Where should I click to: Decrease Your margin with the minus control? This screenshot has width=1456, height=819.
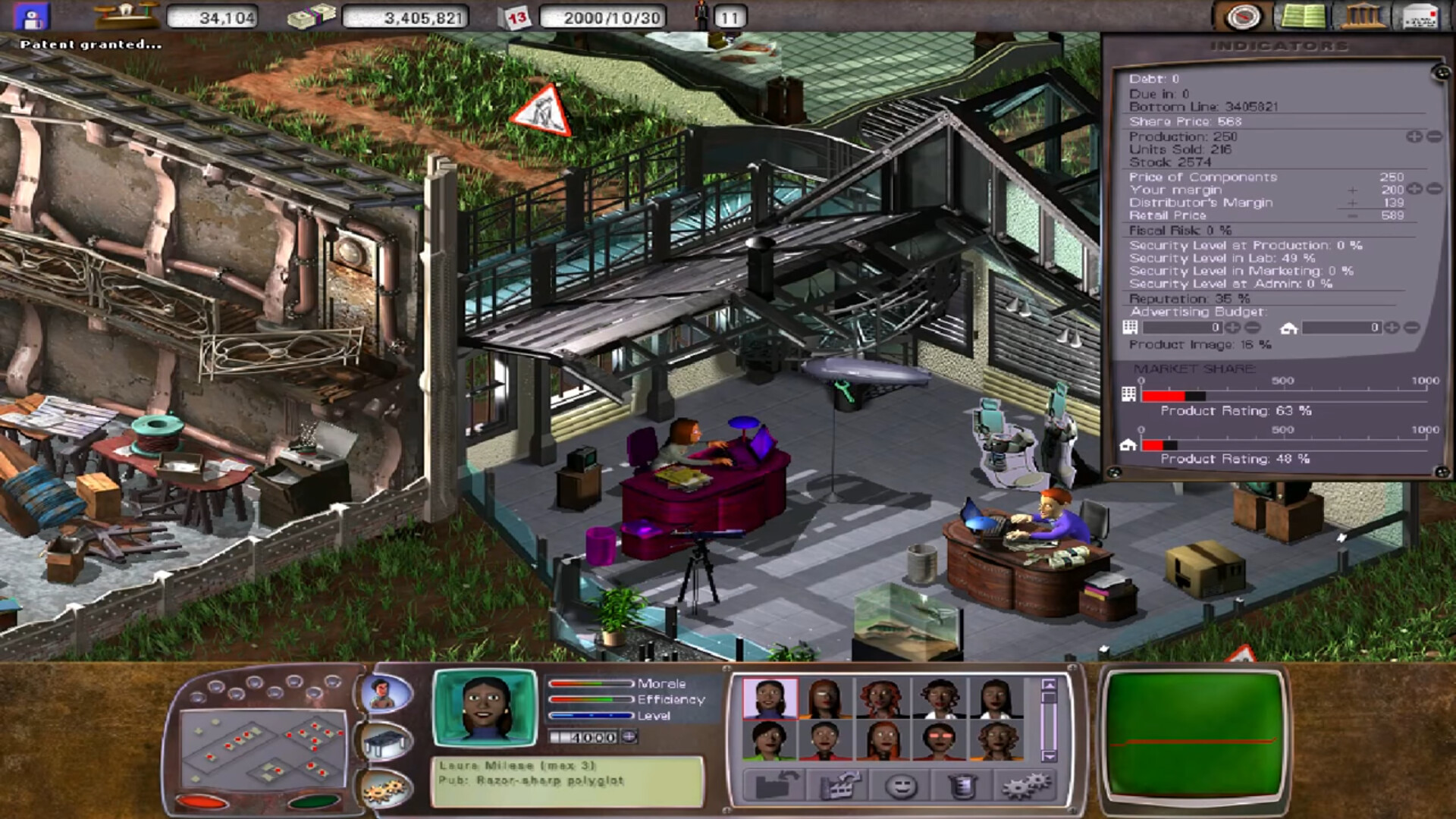point(1436,190)
